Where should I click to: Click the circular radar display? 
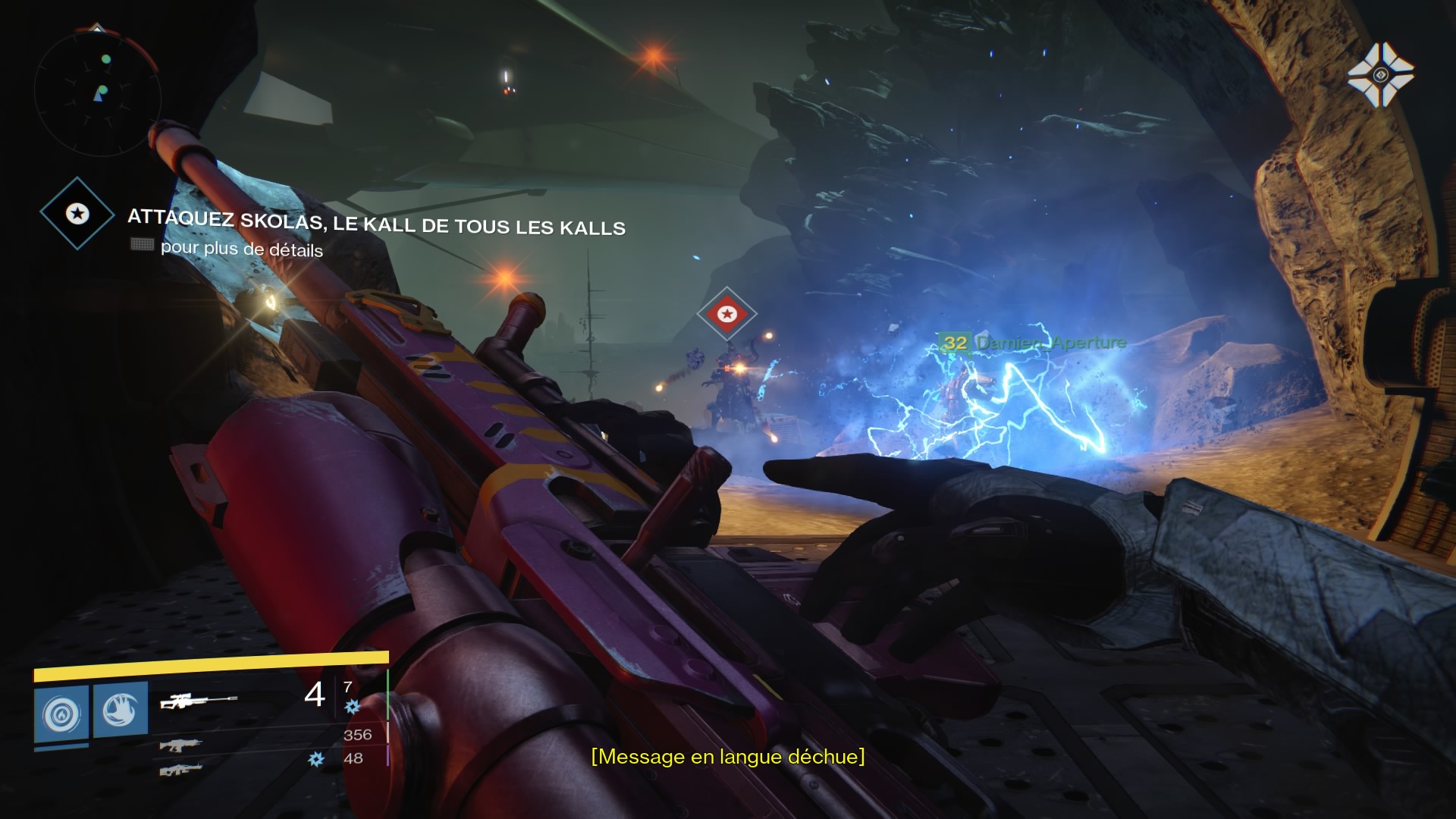pos(97,91)
